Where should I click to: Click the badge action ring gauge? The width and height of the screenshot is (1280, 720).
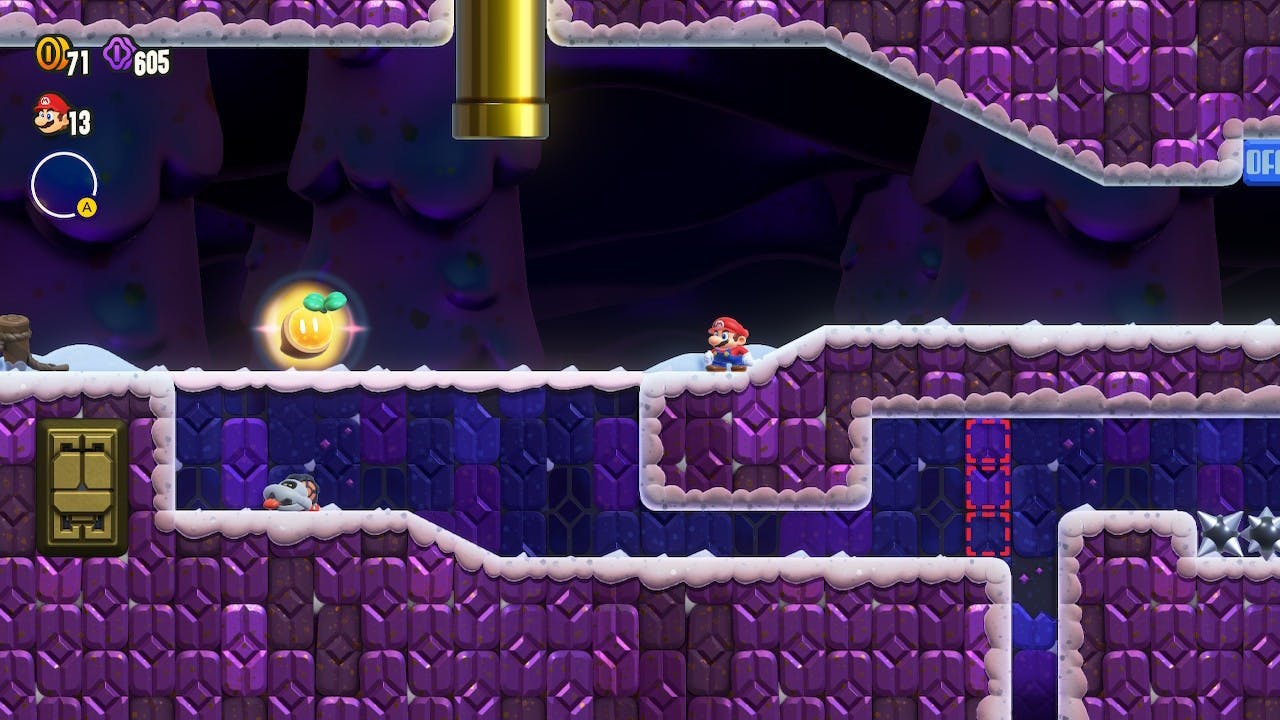[x=64, y=185]
